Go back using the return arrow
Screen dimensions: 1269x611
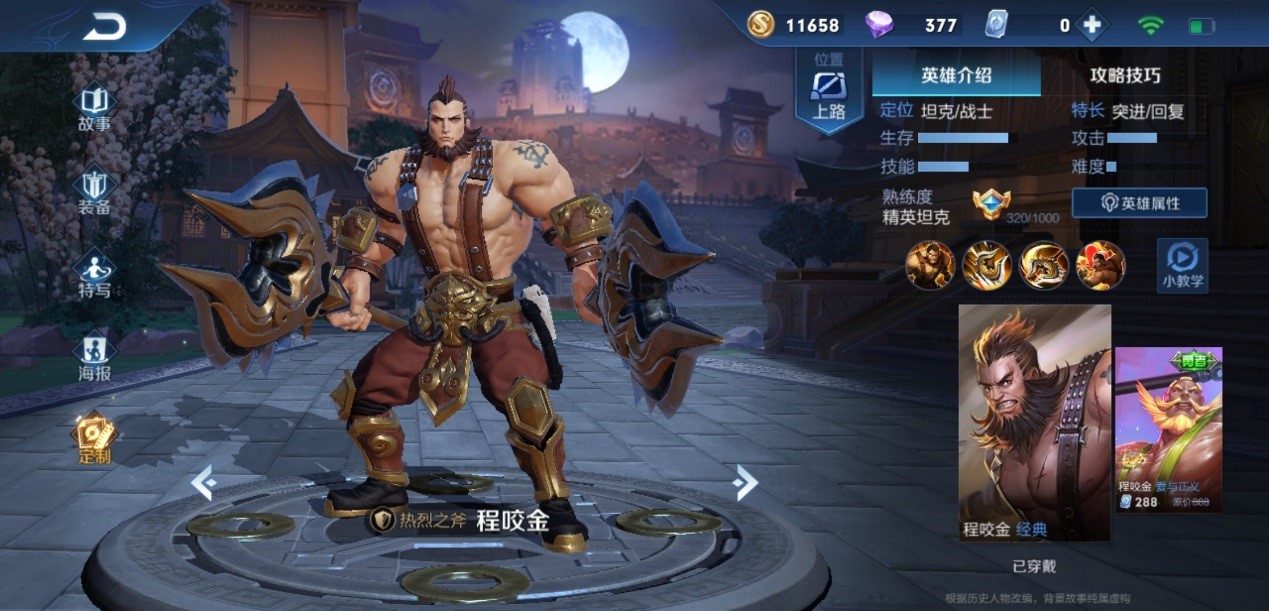click(104, 27)
